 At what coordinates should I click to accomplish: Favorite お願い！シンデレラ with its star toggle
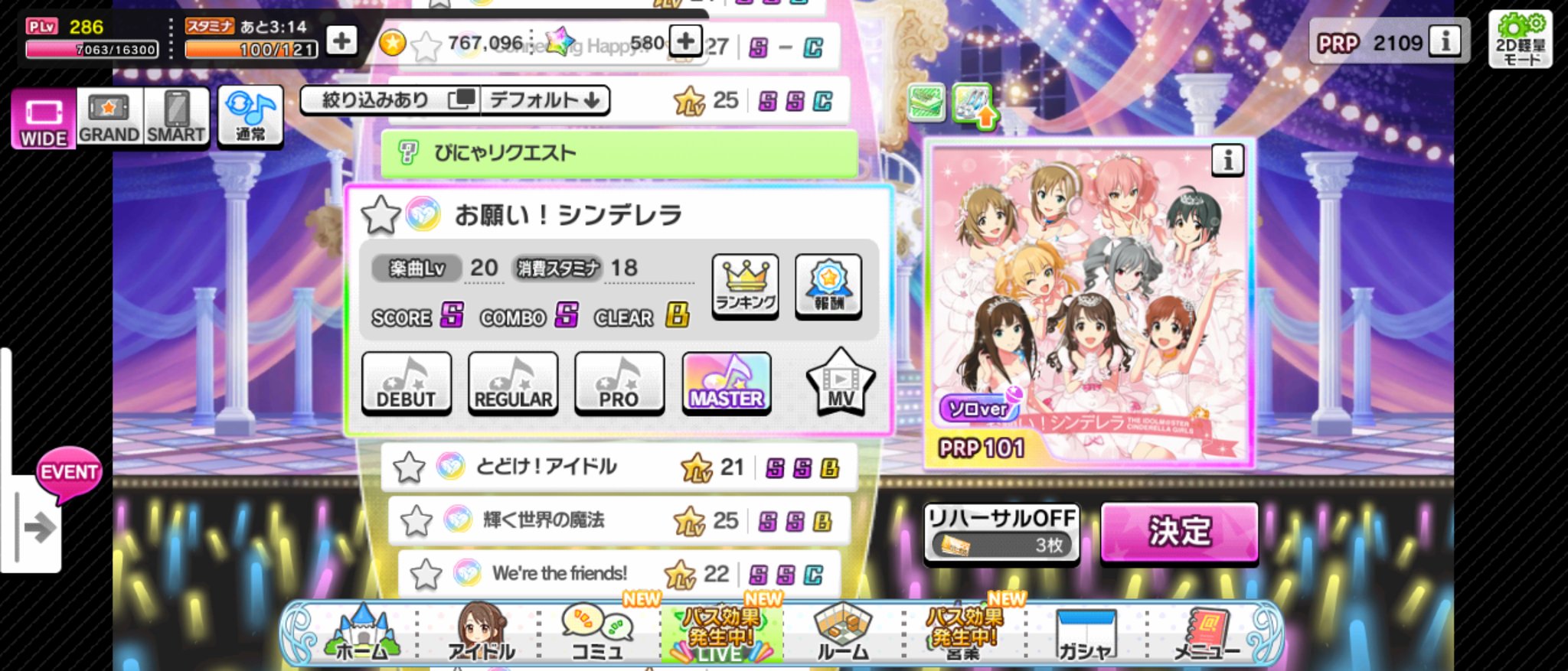tap(380, 214)
